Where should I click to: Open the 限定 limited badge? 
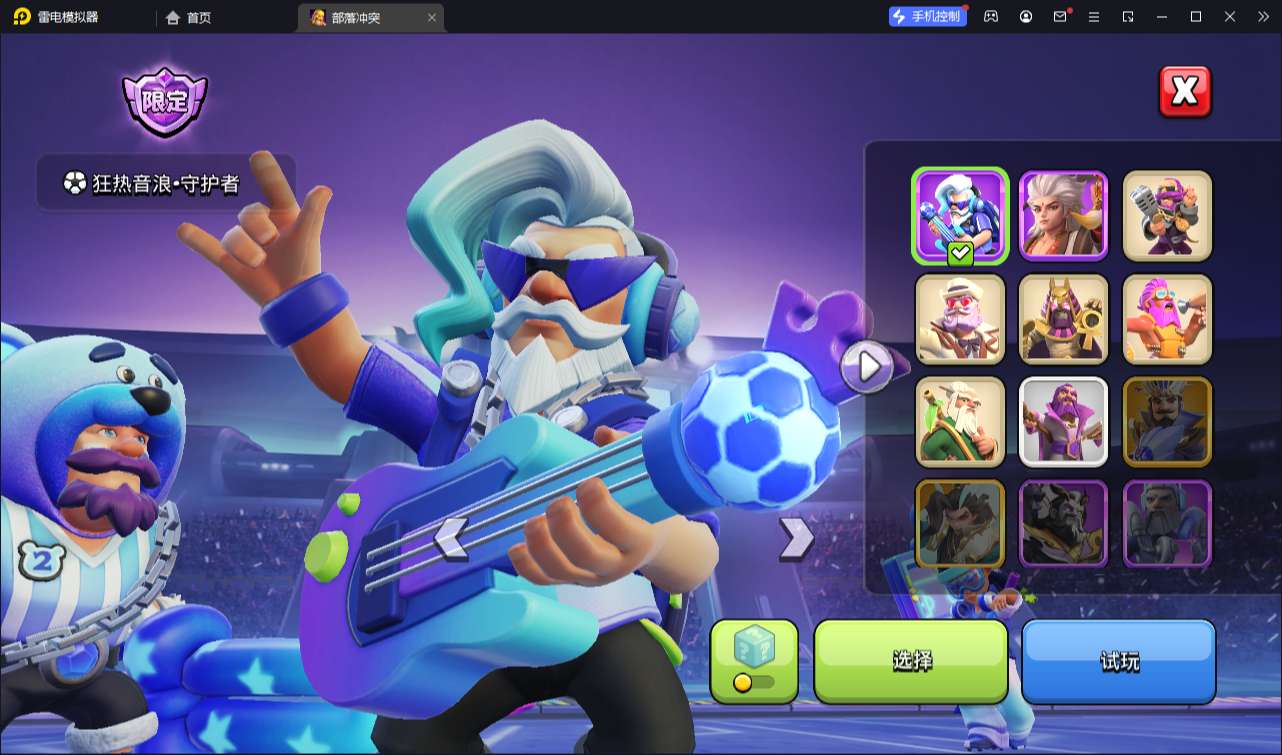pyautogui.click(x=164, y=102)
